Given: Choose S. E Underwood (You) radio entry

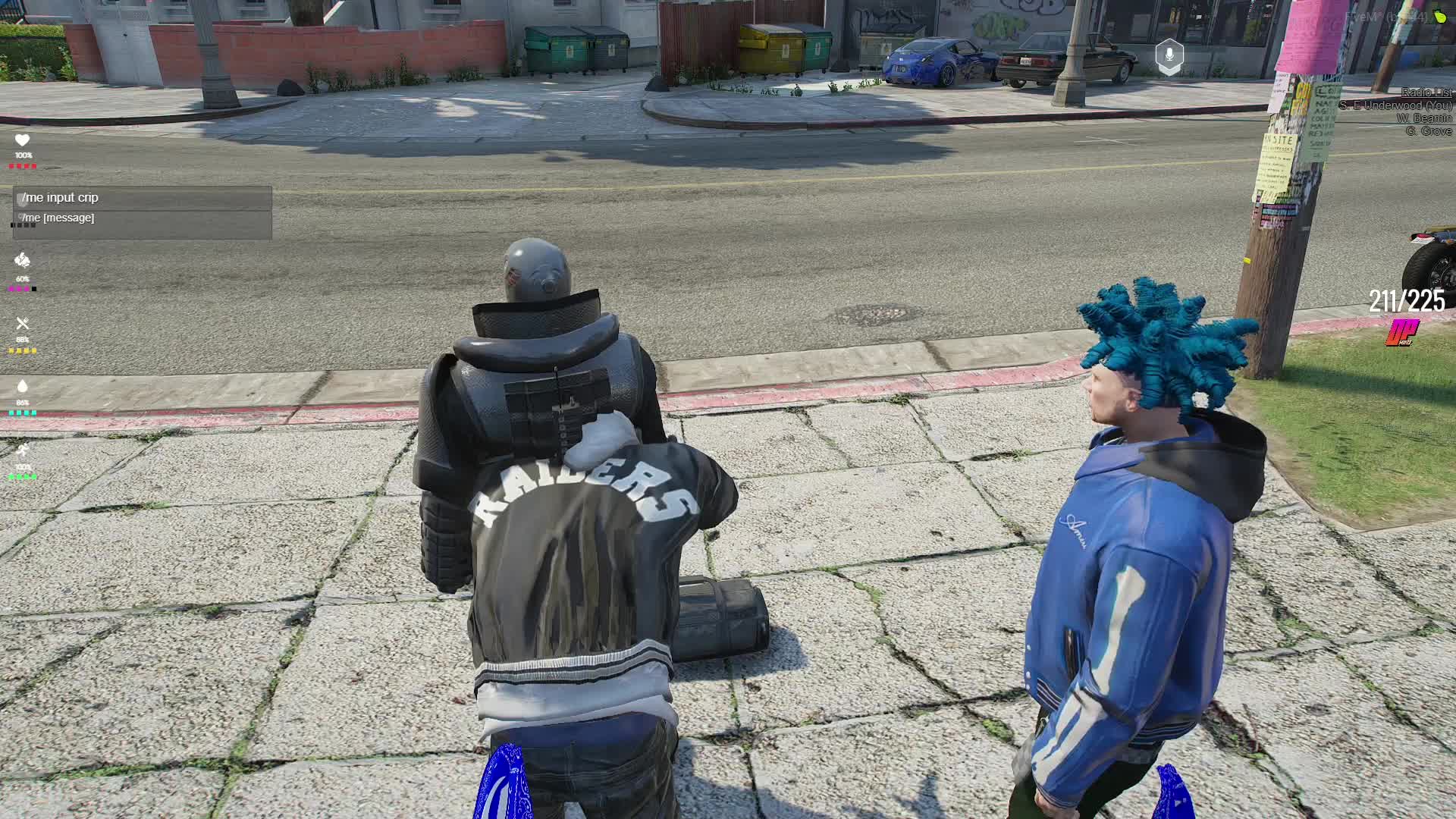Looking at the screenshot, I should (1395, 105).
